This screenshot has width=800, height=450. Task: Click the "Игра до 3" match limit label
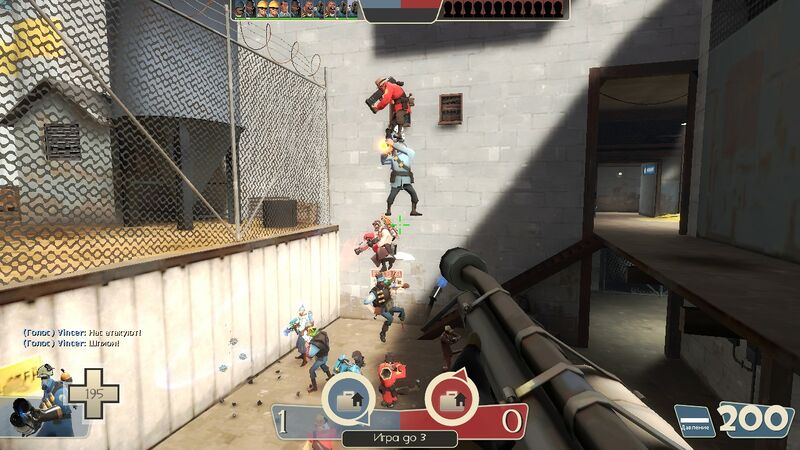point(400,438)
